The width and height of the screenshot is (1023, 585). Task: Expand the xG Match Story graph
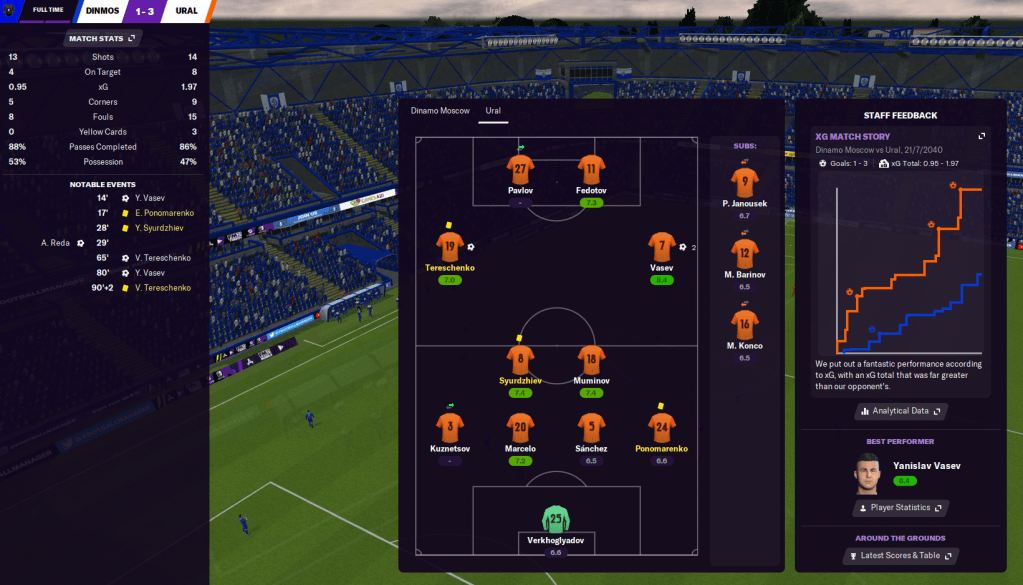pyautogui.click(x=982, y=136)
